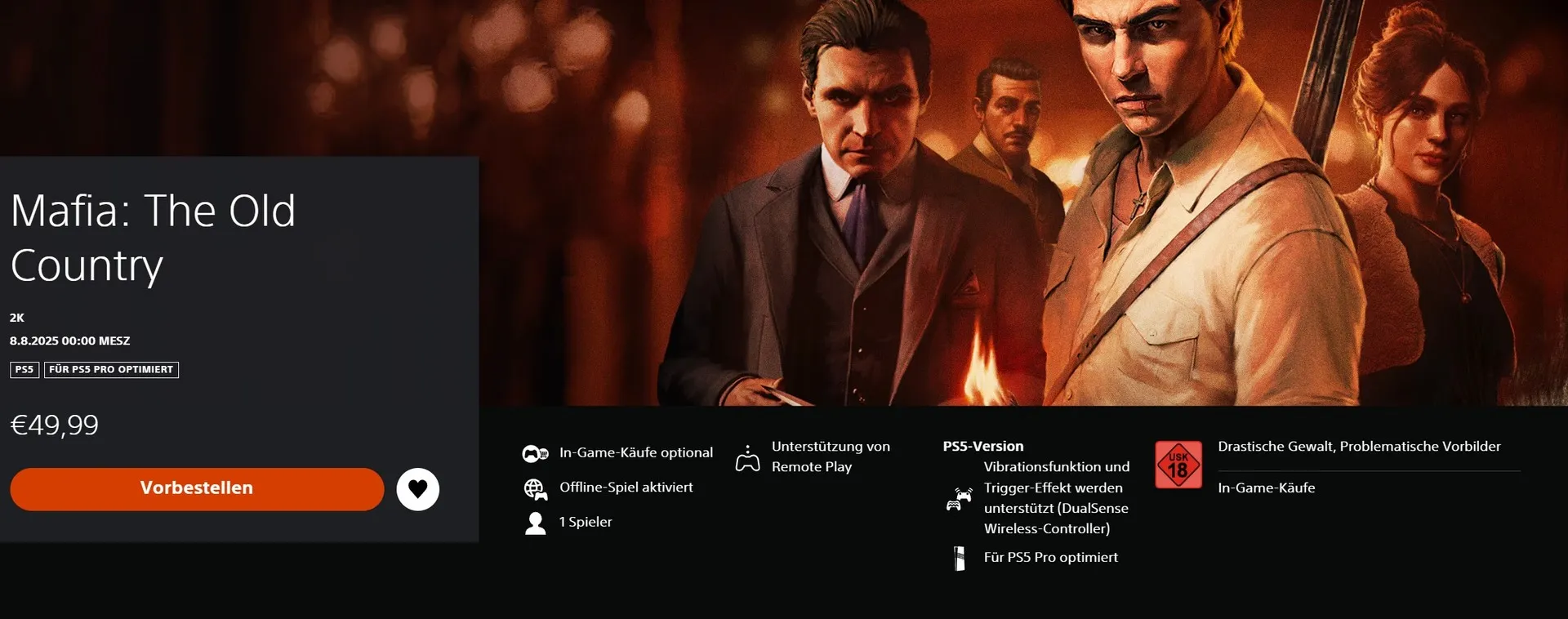This screenshot has width=1568, height=619.
Task: Select the PS5 platform tag
Action: coord(24,370)
